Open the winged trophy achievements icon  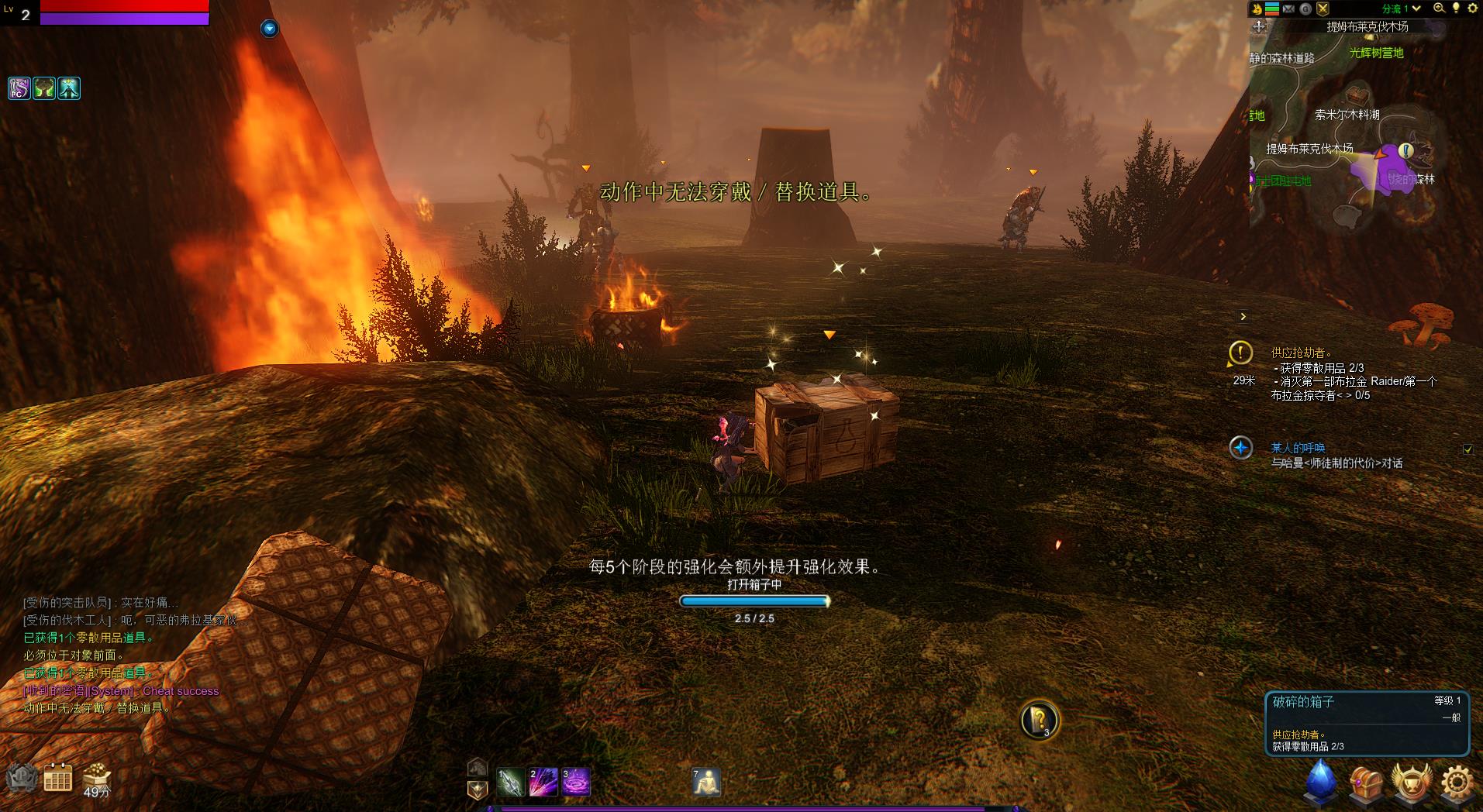[x=1411, y=782]
